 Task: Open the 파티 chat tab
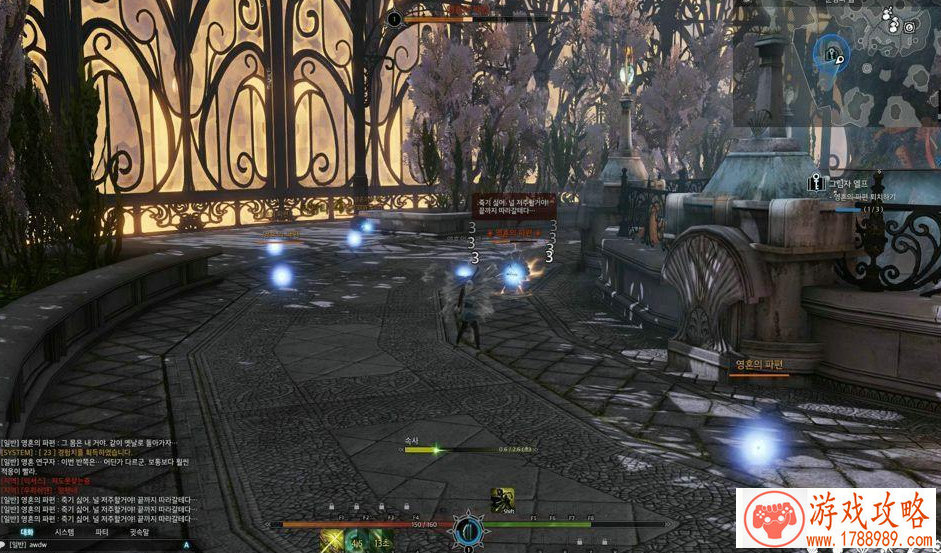pyautogui.click(x=102, y=533)
